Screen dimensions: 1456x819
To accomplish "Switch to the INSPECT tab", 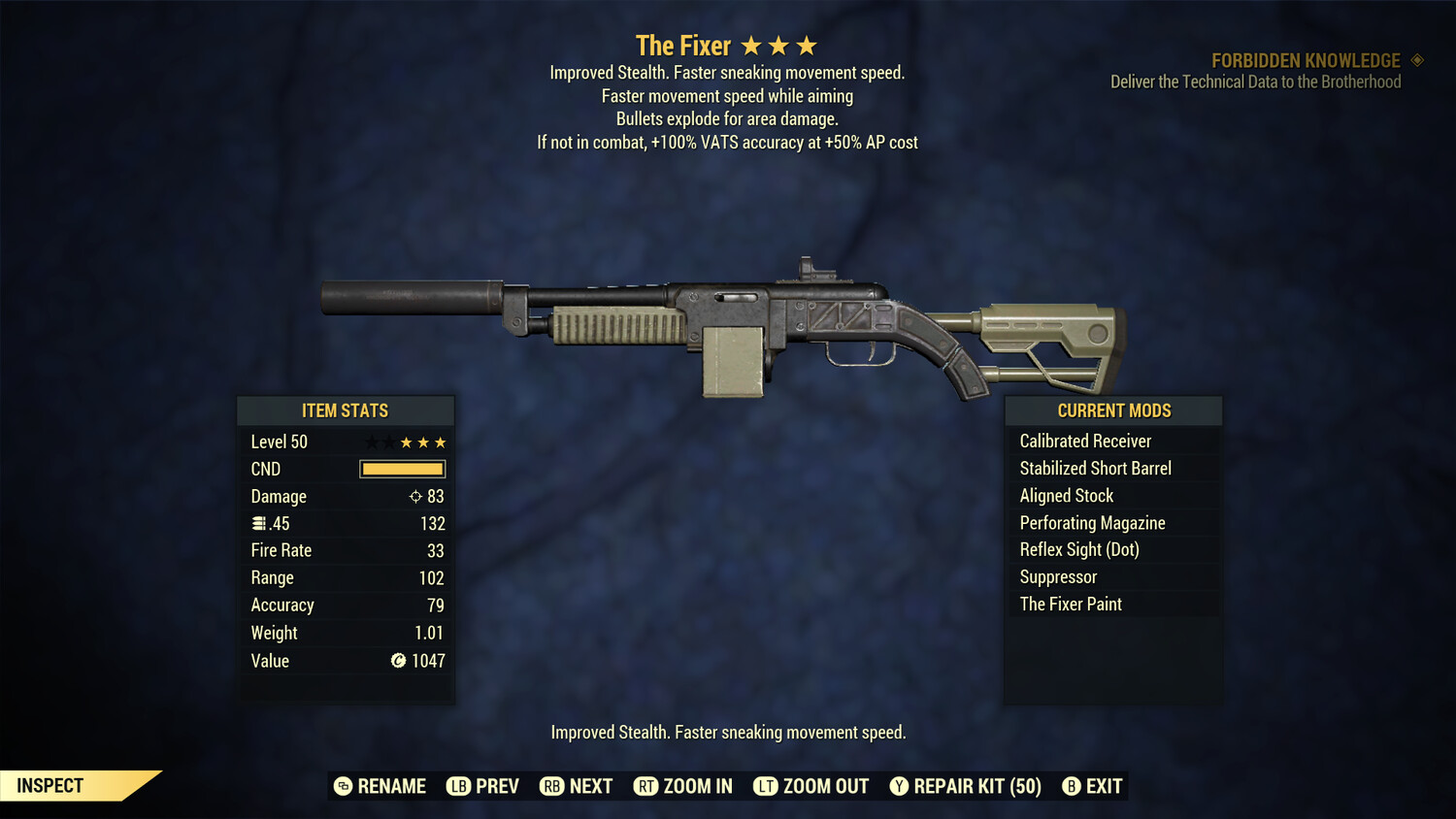I will [x=50, y=785].
